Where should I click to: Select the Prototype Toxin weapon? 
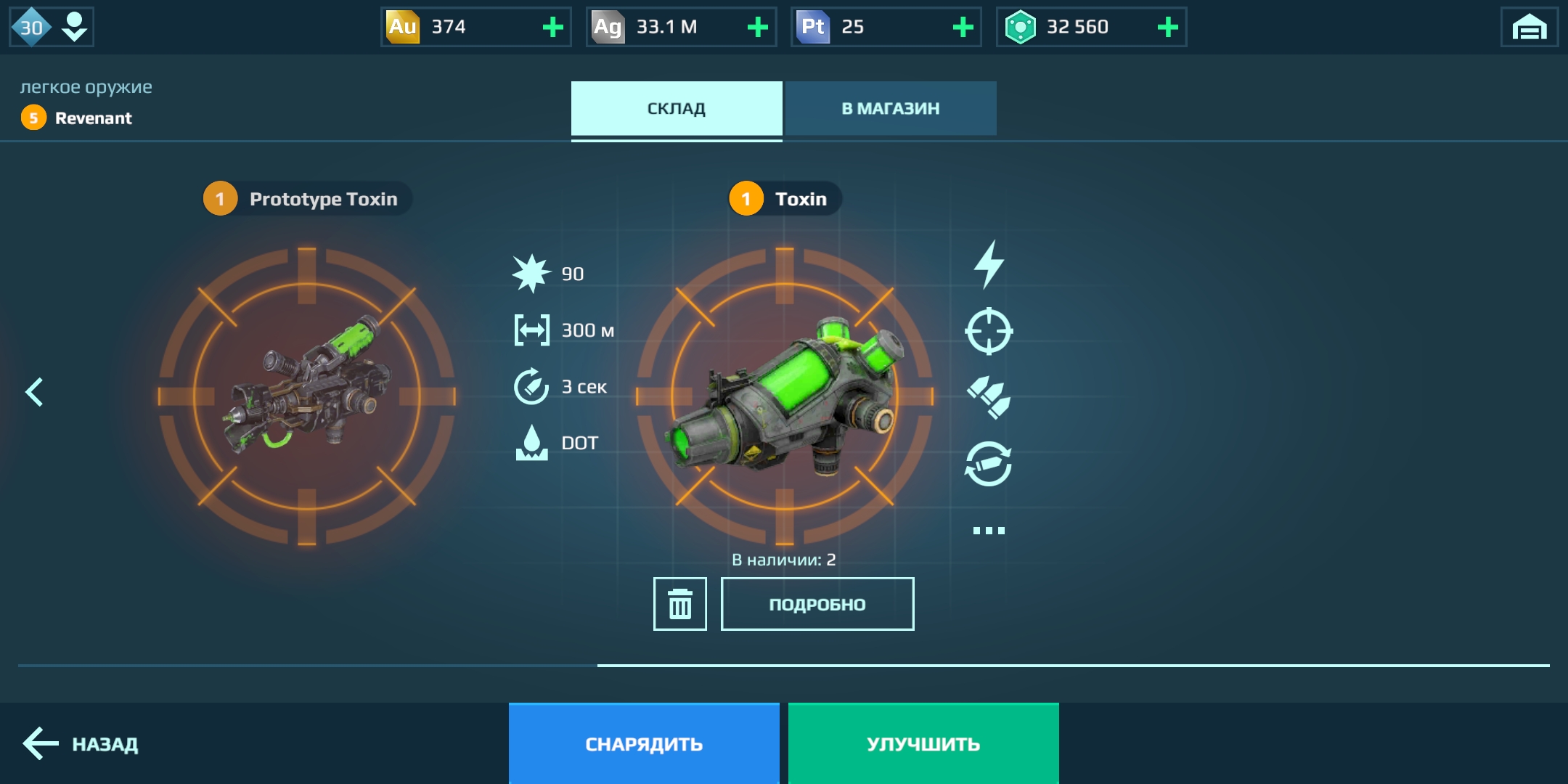(306, 396)
